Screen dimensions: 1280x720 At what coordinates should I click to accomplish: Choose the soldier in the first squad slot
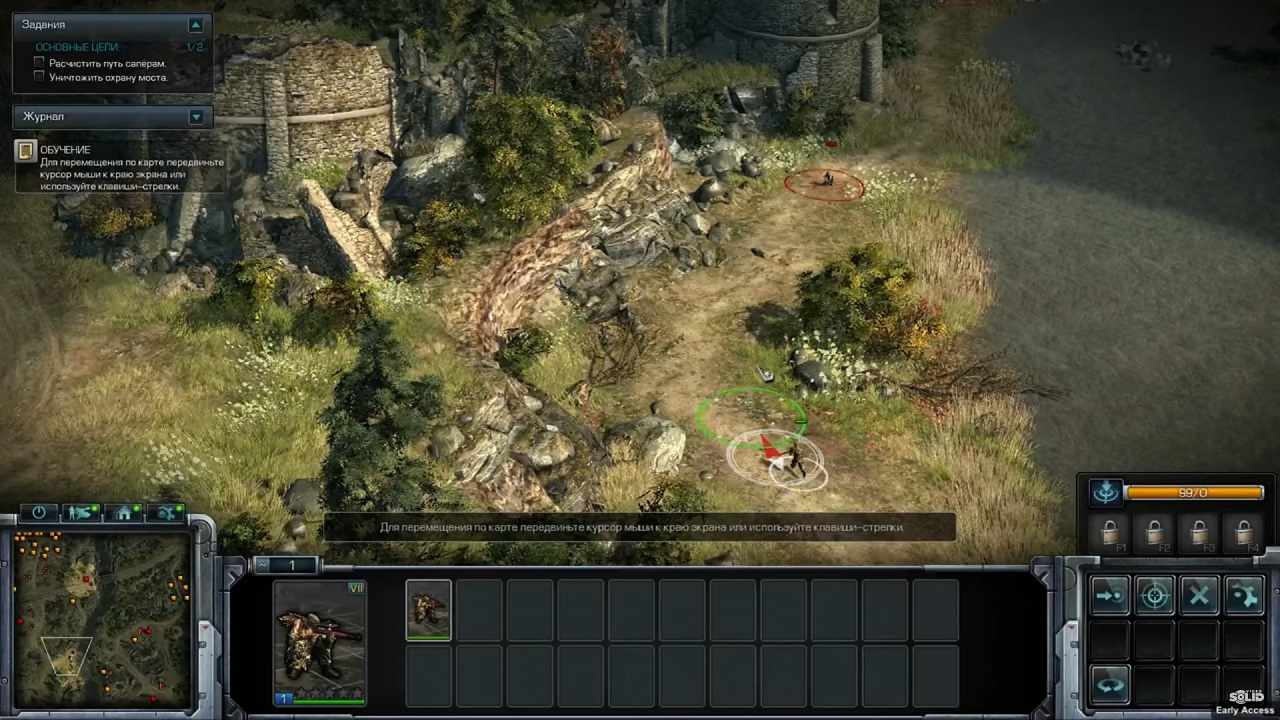coord(428,608)
